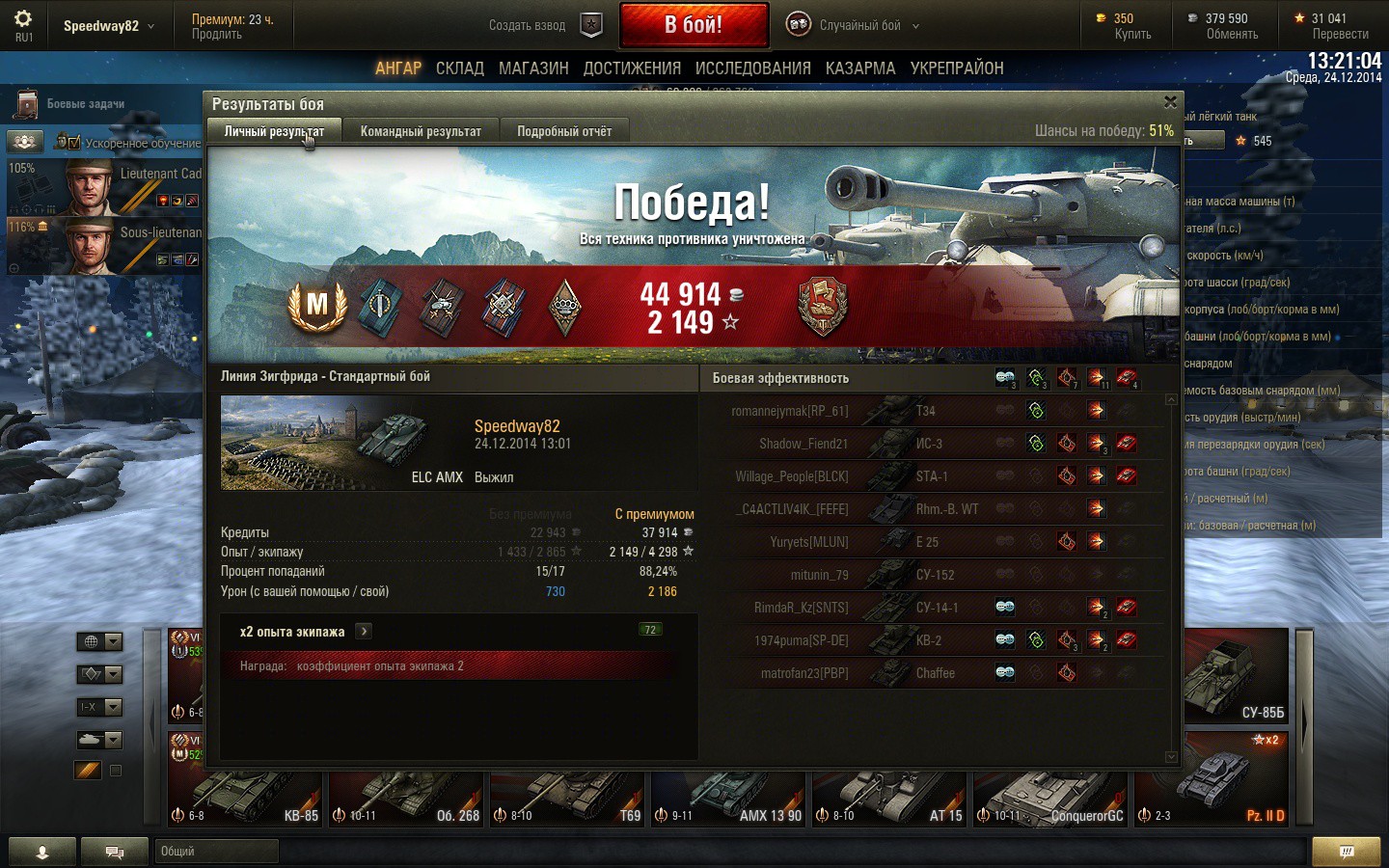Start battle with the red В бой! button
This screenshot has height=868, width=1389.
(694, 25)
